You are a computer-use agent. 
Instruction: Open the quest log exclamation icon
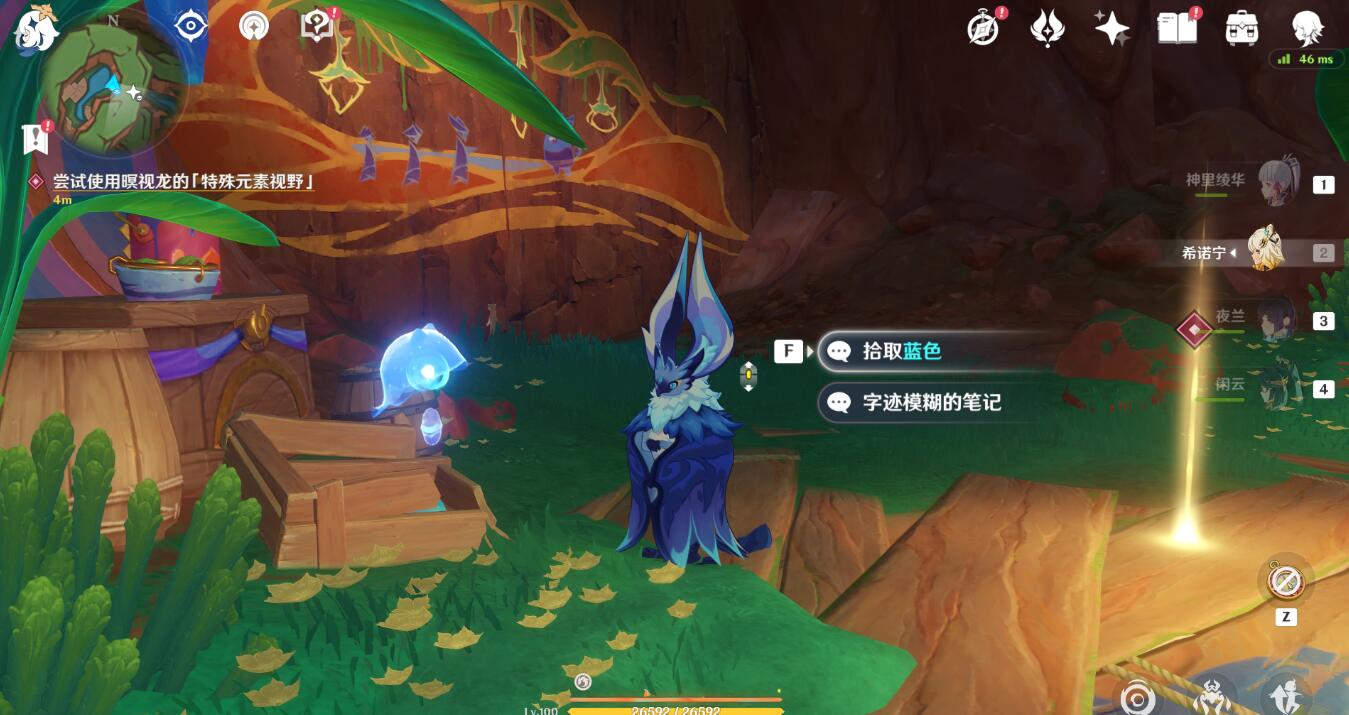point(36,138)
